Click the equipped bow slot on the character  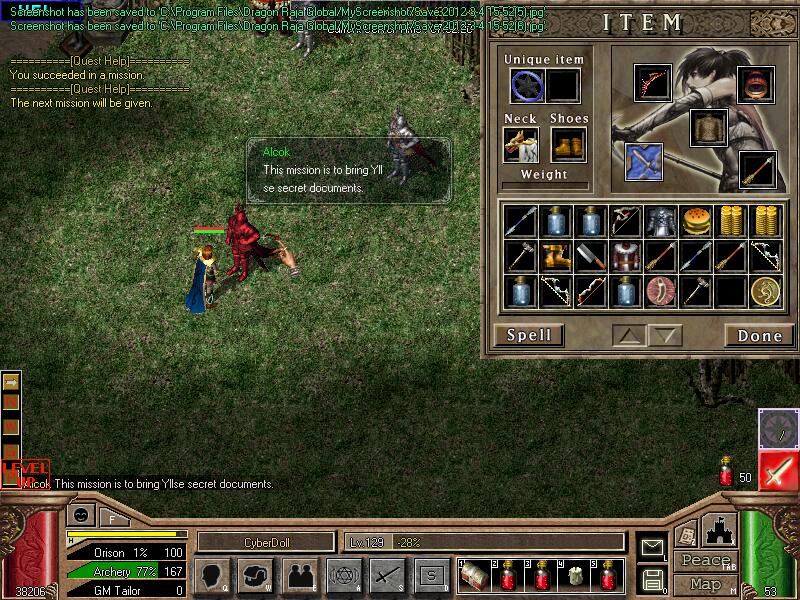652,84
